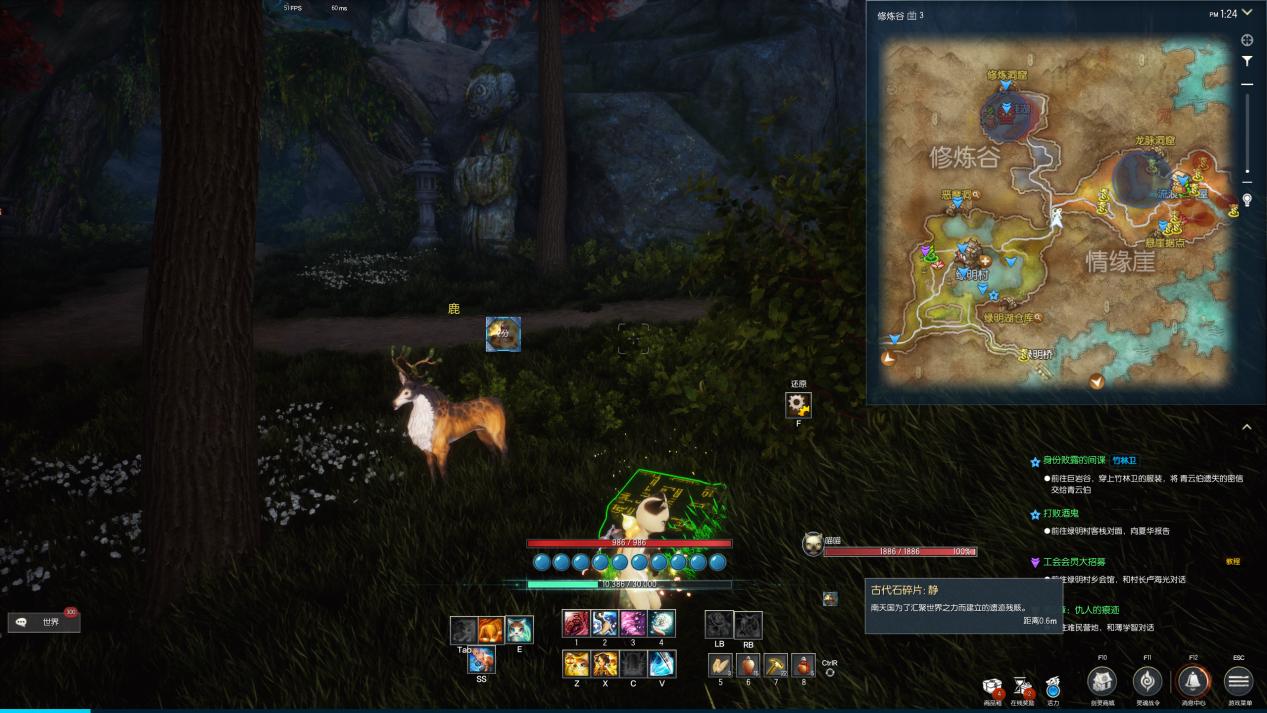
Task: Click the minimap crosshair locate button
Action: point(1247,40)
